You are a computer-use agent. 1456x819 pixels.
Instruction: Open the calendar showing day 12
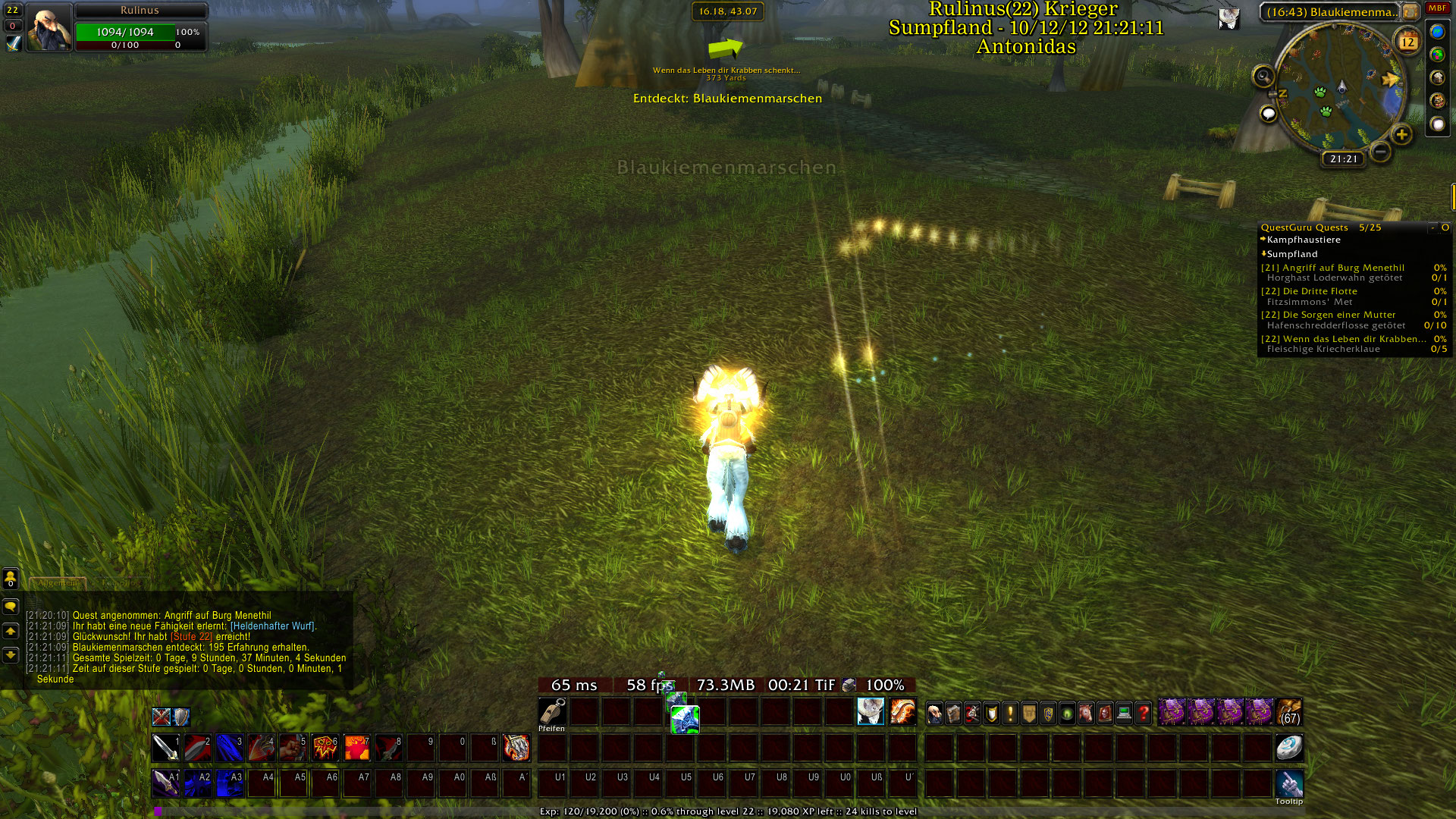click(x=1407, y=42)
